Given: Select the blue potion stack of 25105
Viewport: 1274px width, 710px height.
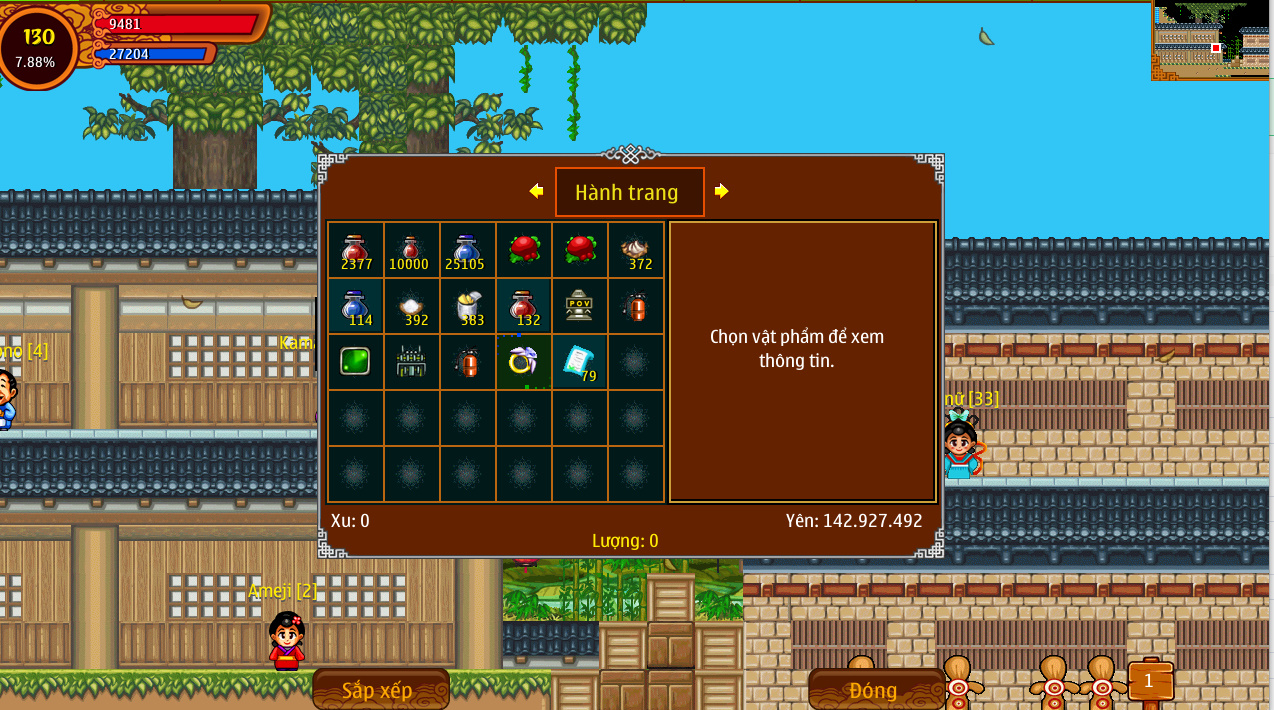Looking at the screenshot, I should tap(467, 250).
